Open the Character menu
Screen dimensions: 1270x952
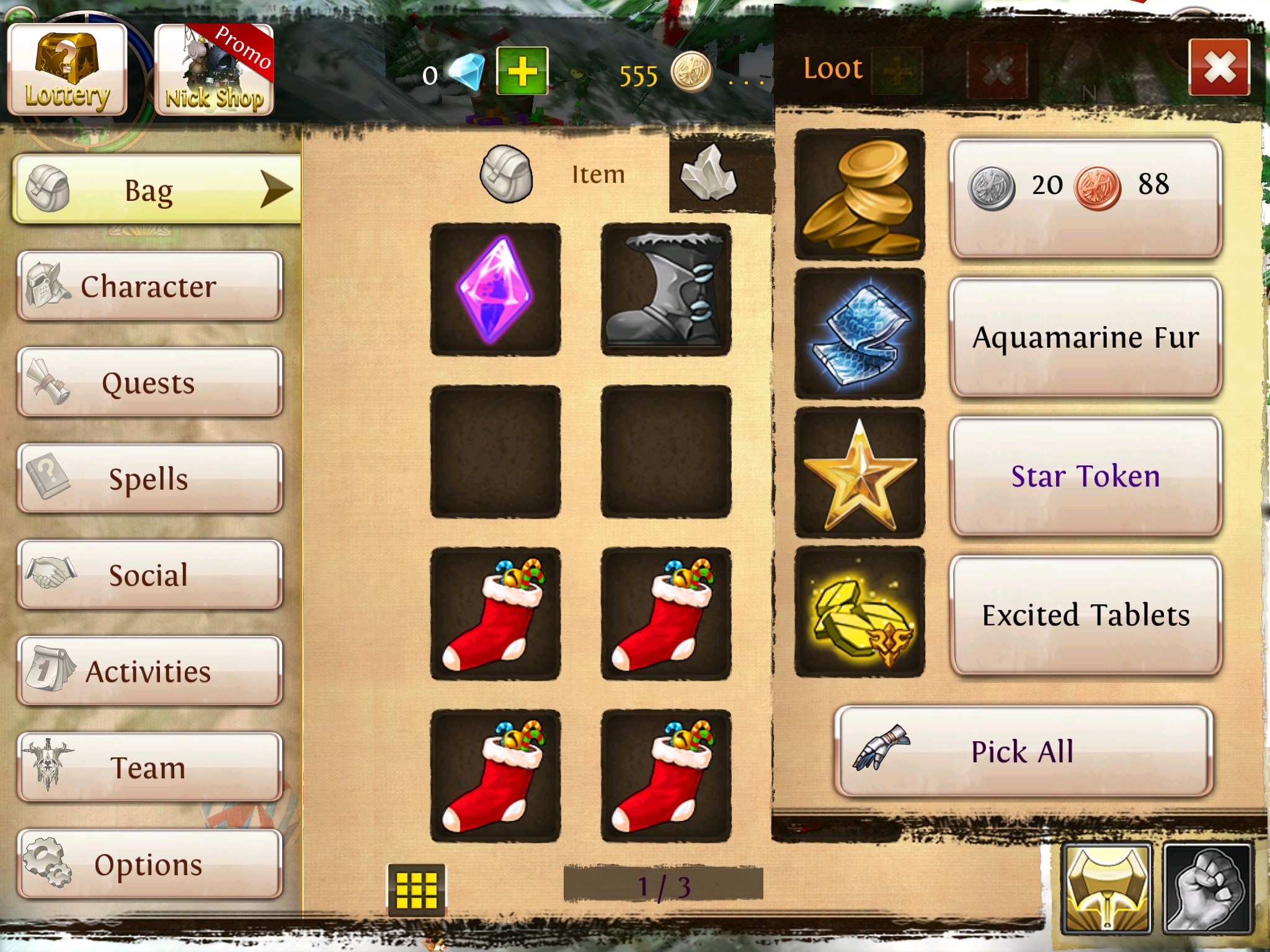click(x=149, y=286)
